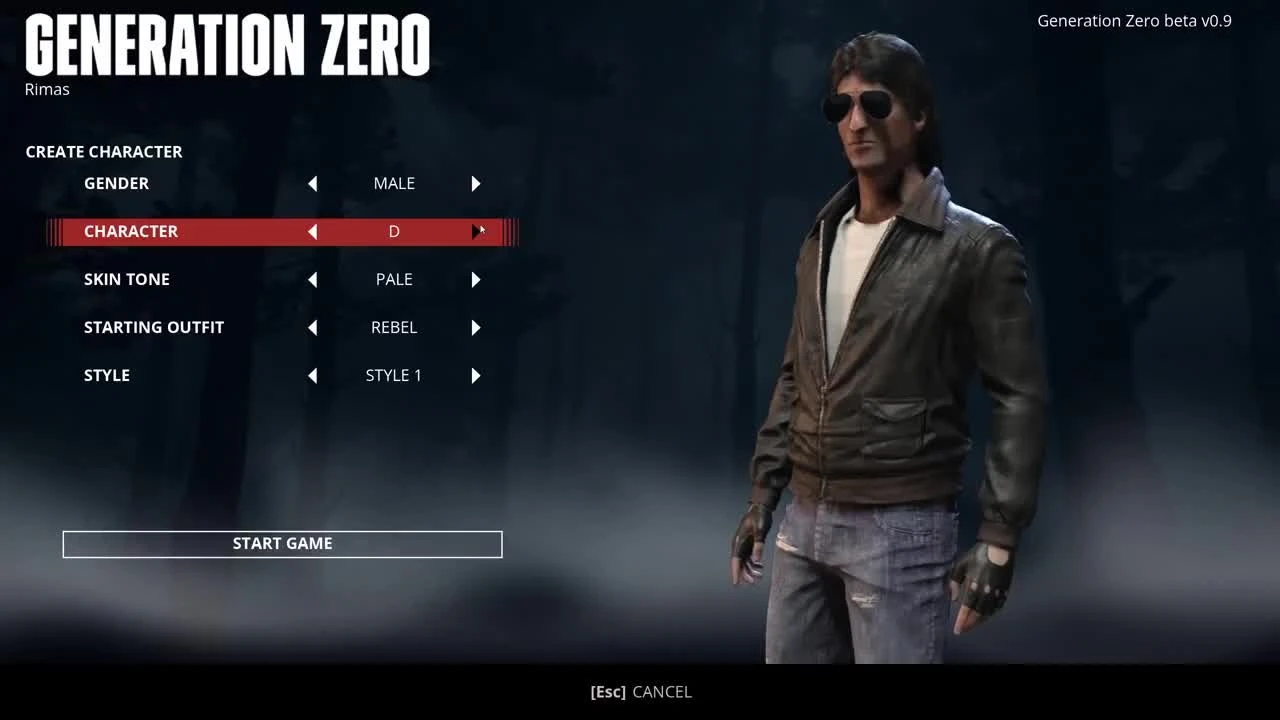The height and width of the screenshot is (720, 1280).
Task: Click the right arrow next to STYLE 1
Action: point(475,375)
